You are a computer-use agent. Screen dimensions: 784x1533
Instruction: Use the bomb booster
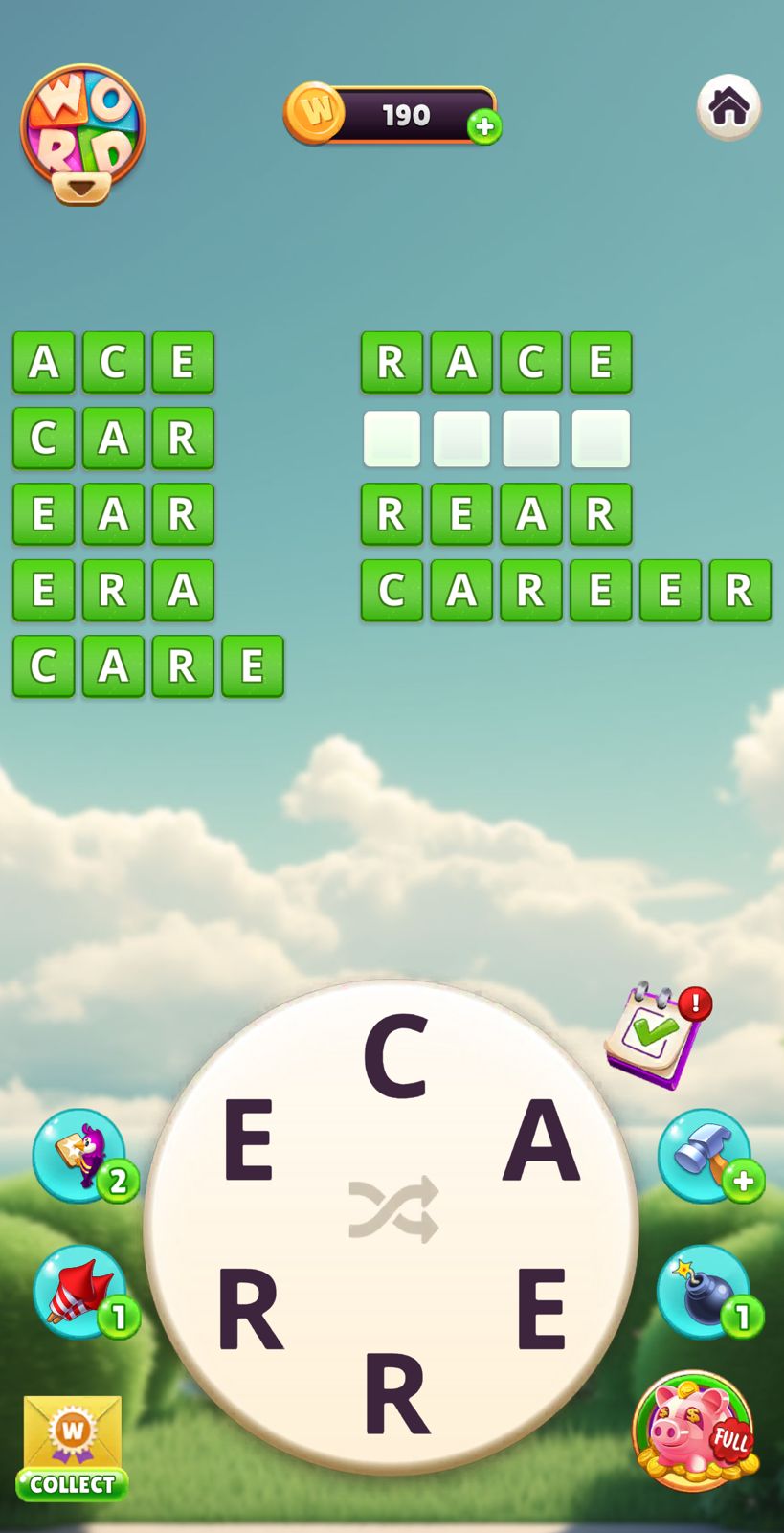[x=705, y=1292]
